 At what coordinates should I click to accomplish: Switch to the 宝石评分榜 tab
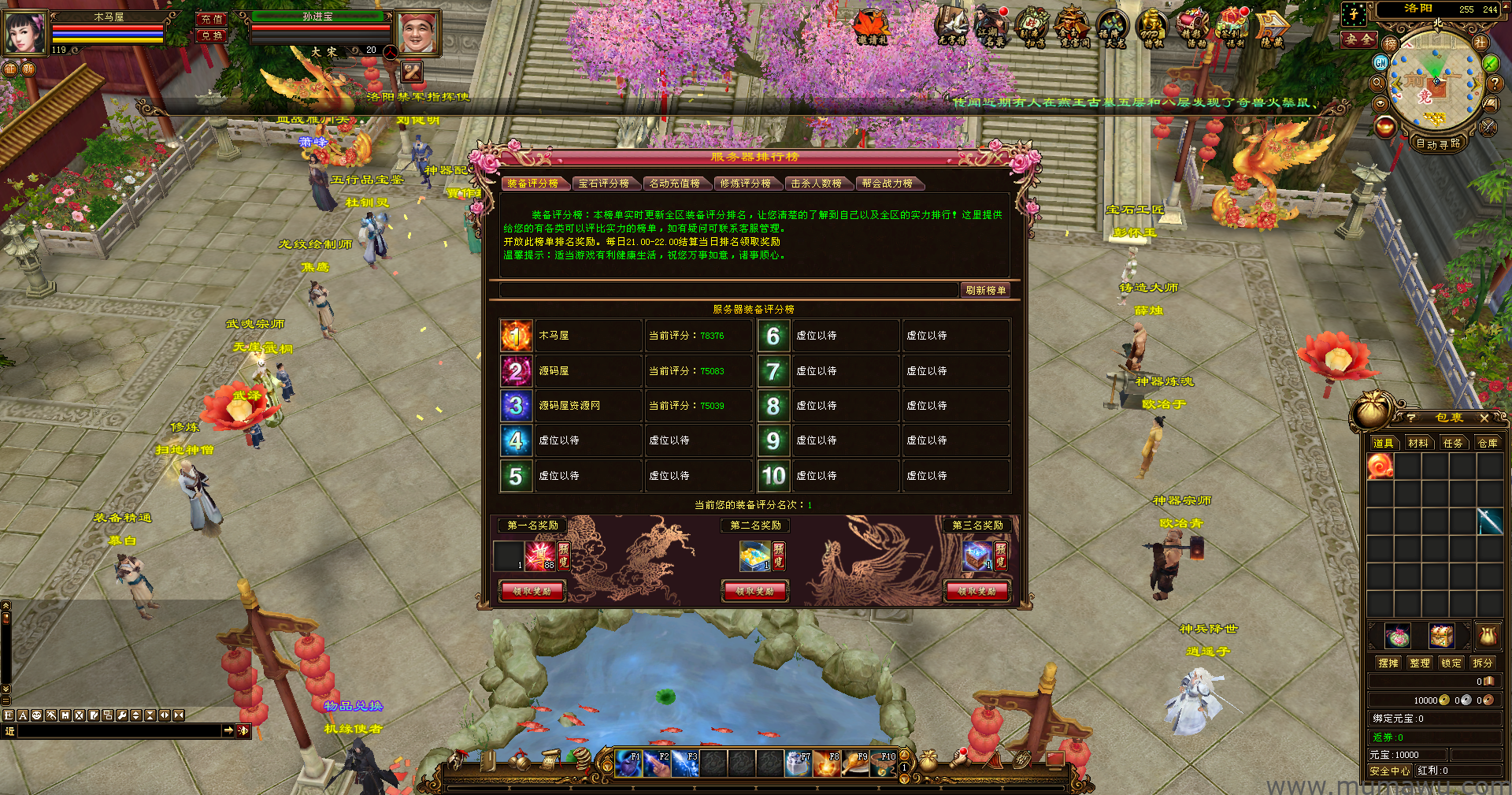click(603, 184)
